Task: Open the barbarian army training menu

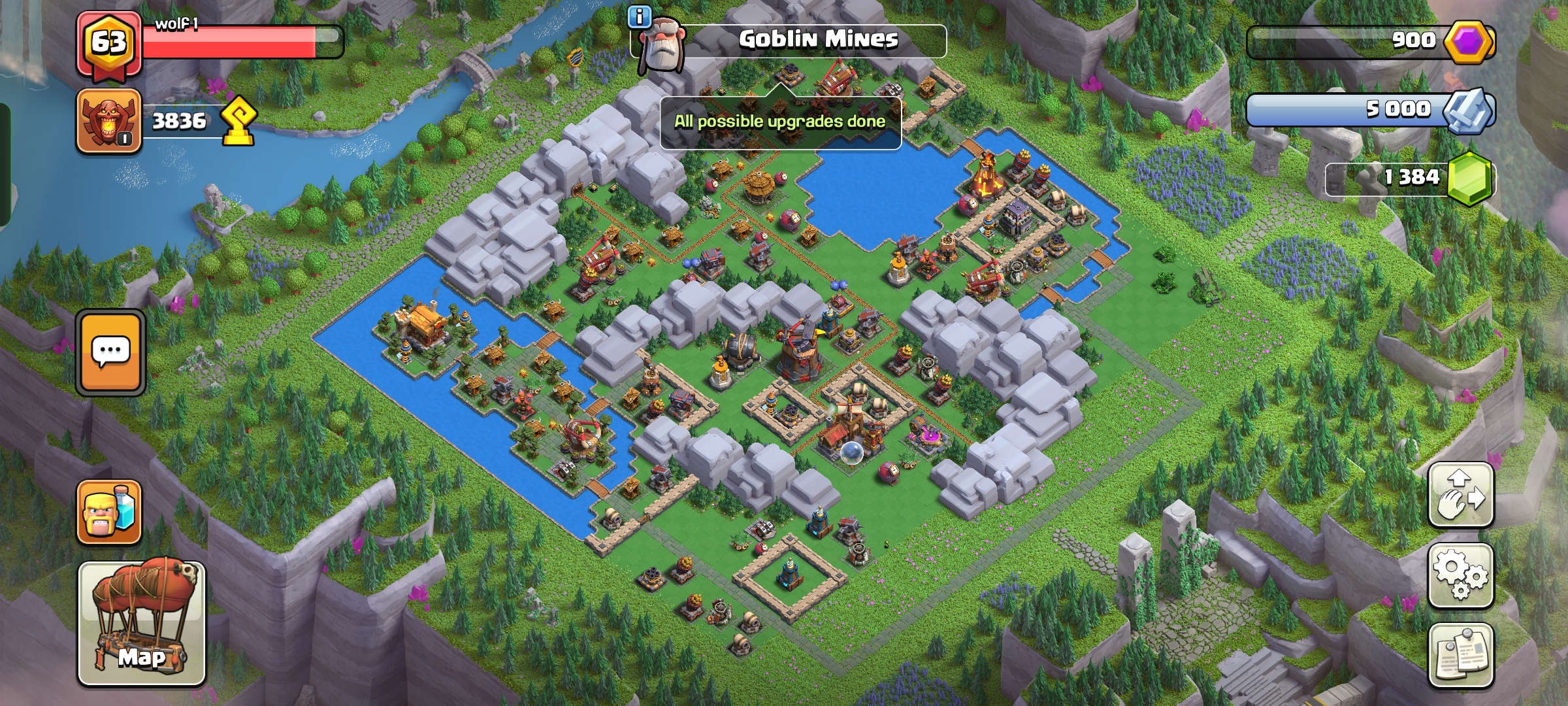Action: (x=109, y=513)
